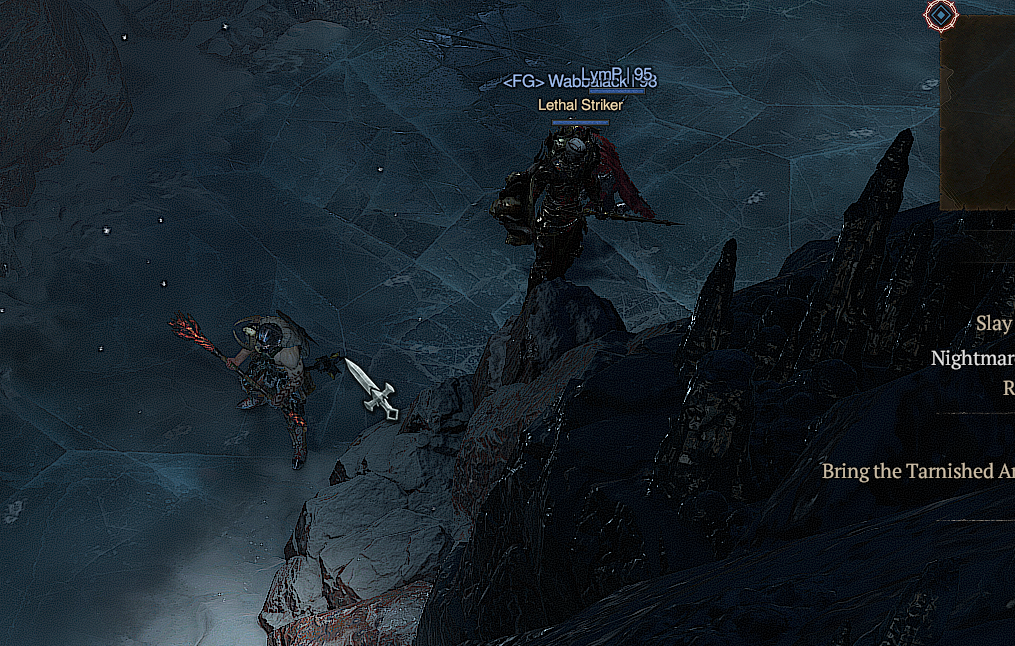The image size is (1015, 646).
Task: Select the Nightmare quest tracker entry
Action: coord(972,358)
